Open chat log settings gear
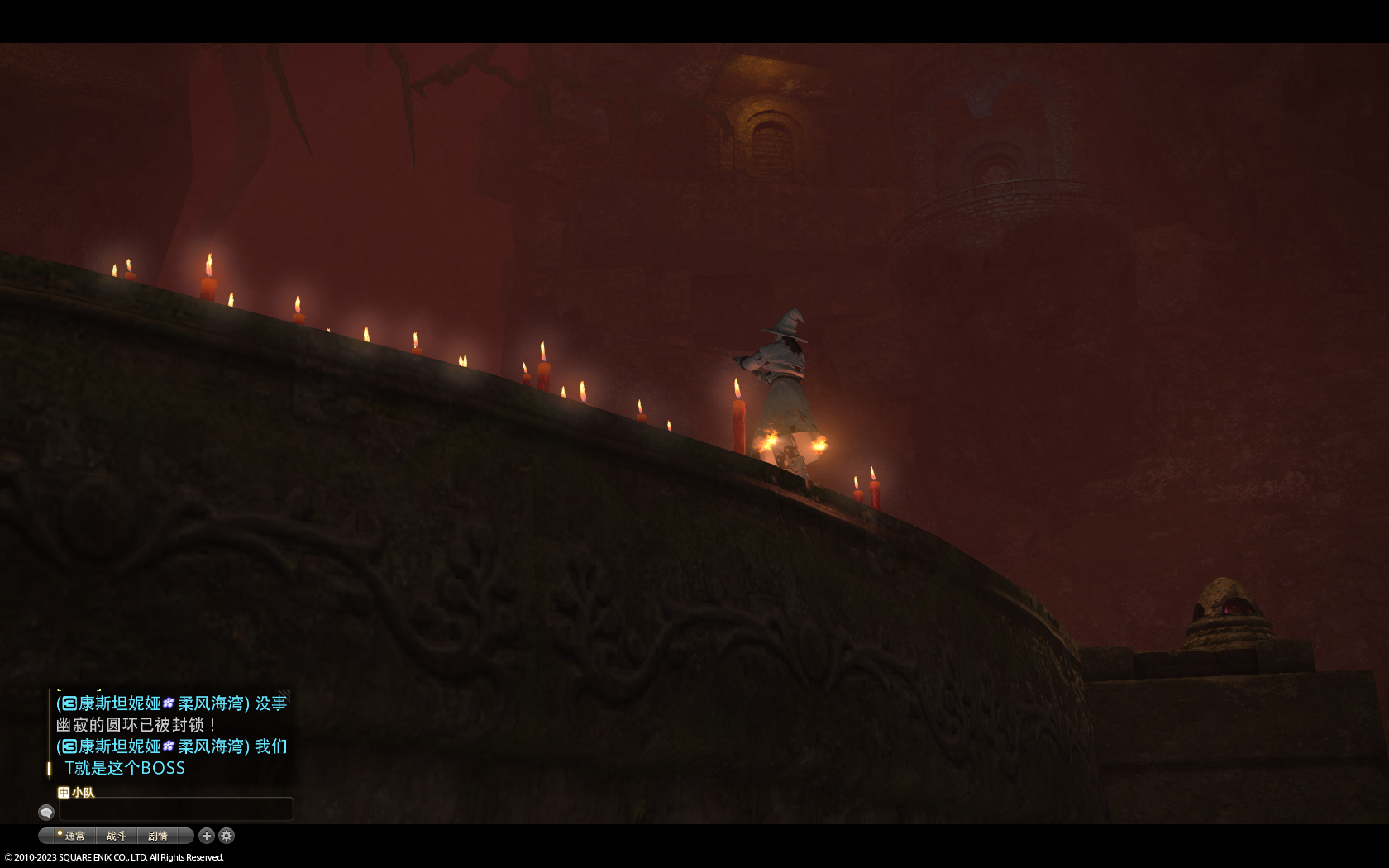Image resolution: width=1389 pixels, height=868 pixels. pyautogui.click(x=227, y=836)
